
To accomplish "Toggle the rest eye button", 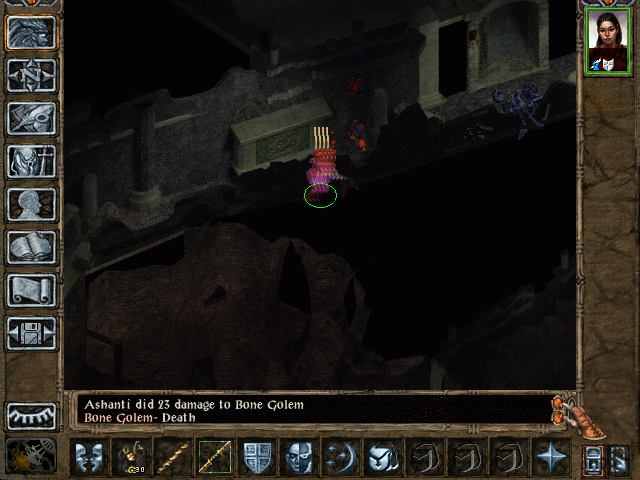I will pyautogui.click(x=31, y=415).
